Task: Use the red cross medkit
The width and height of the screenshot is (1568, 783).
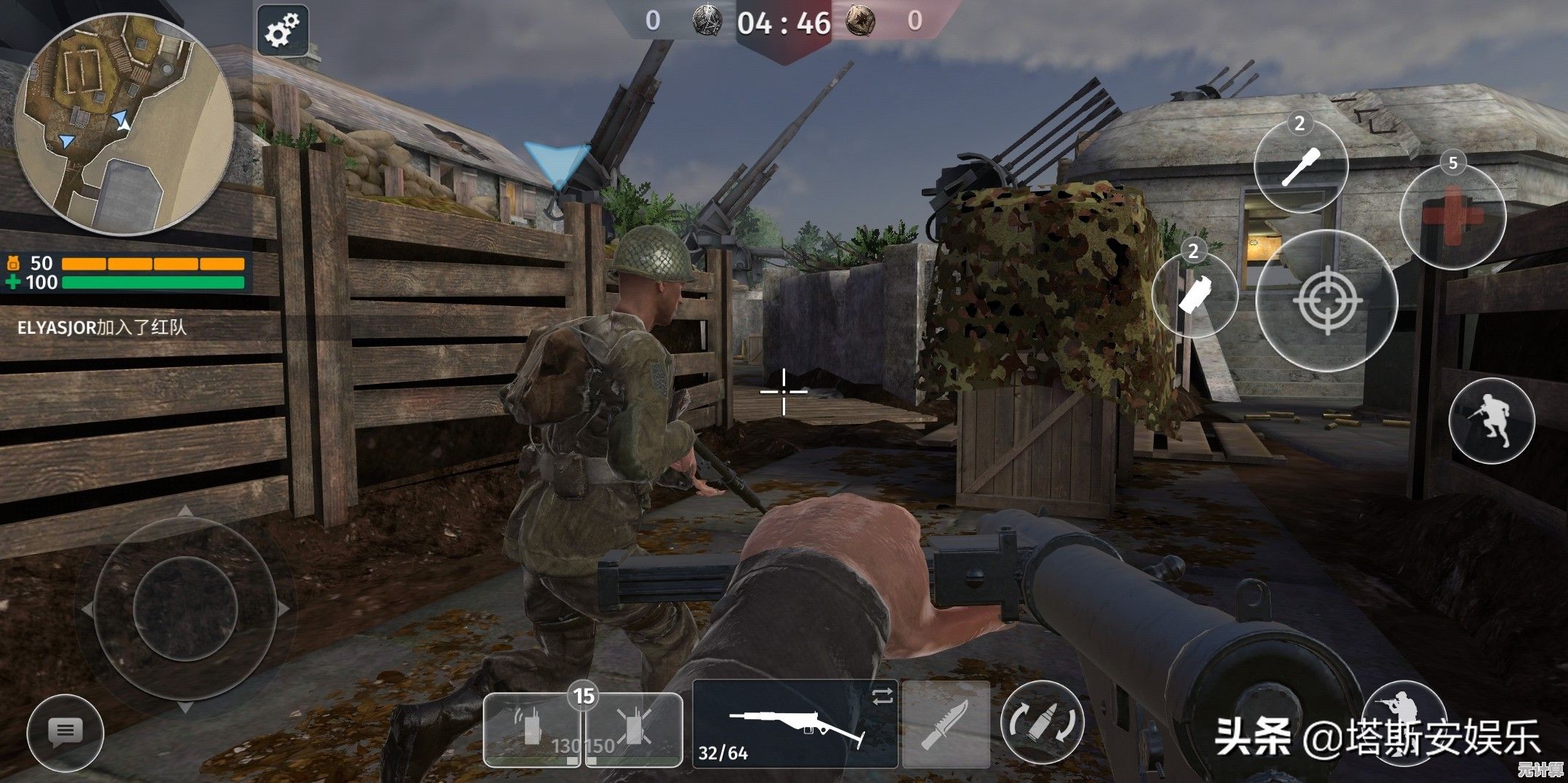Action: [x=1452, y=215]
